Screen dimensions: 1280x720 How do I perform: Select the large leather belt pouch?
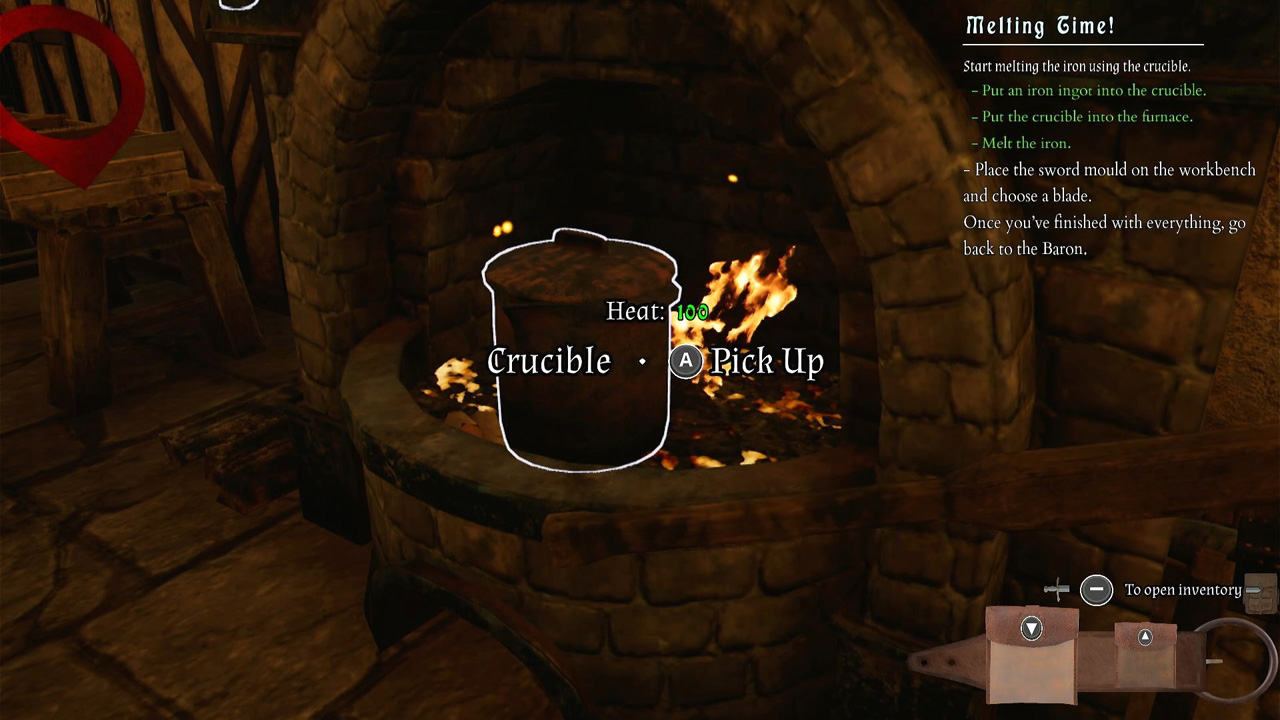pos(1030,660)
